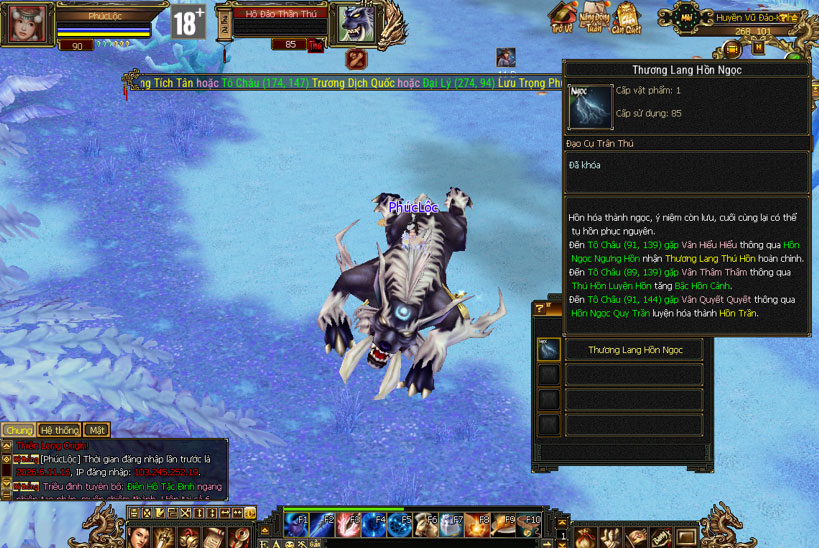Click the Thương Lang Hồn Ngọc name row
The height and width of the screenshot is (548, 819).
[x=635, y=350]
